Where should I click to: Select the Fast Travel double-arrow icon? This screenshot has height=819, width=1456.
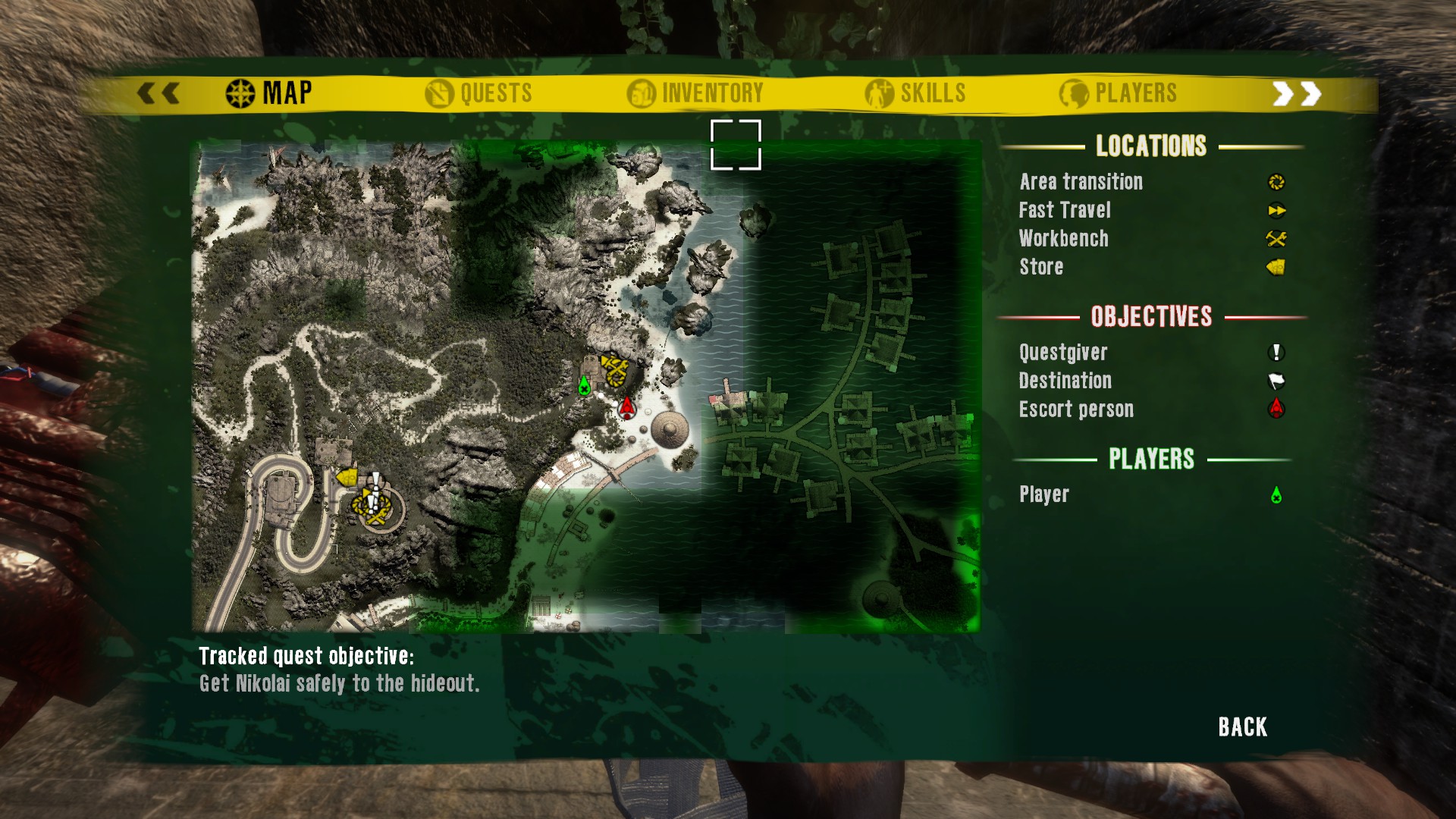(1276, 211)
